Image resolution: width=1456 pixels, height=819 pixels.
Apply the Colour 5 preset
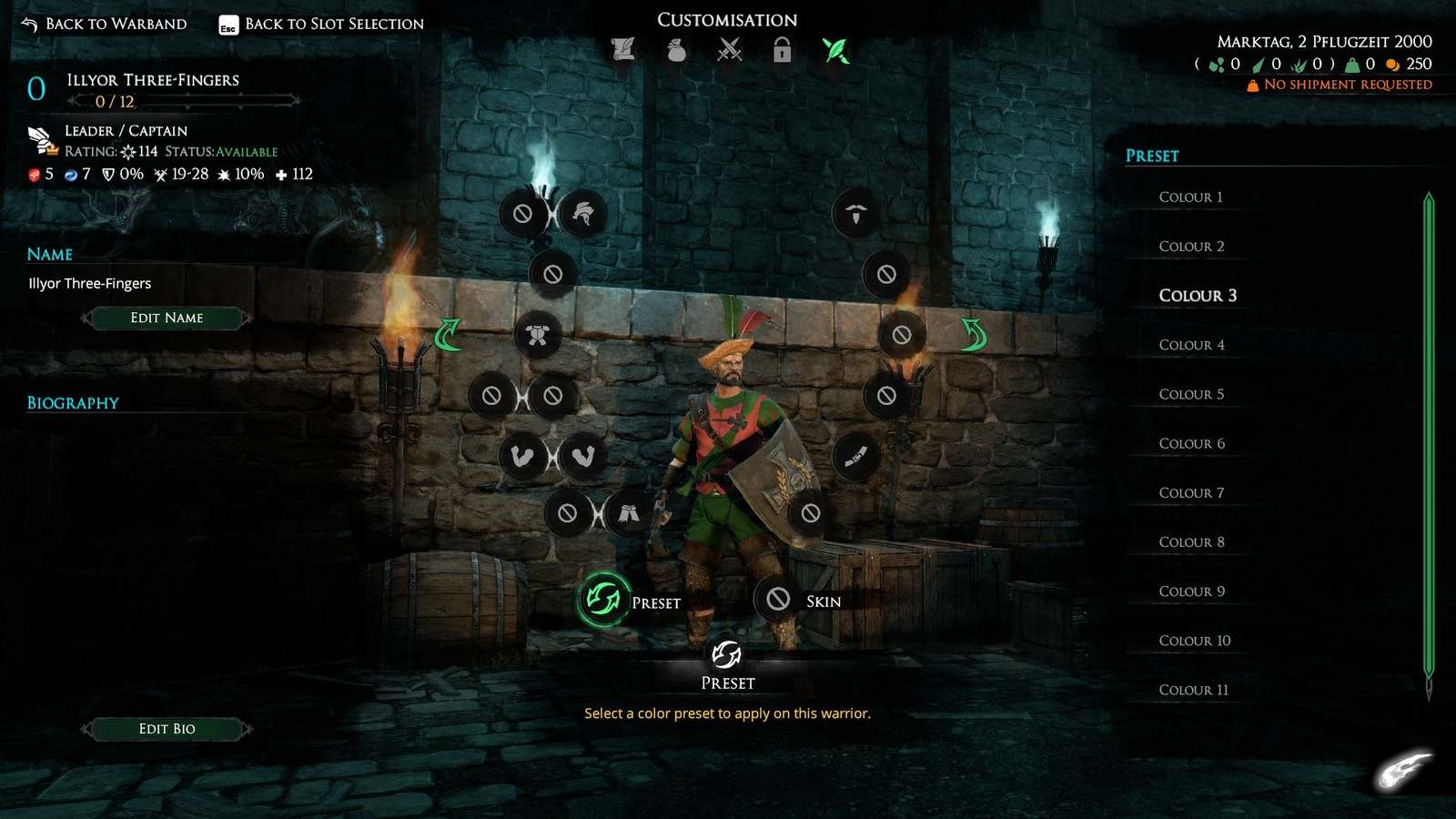click(1191, 394)
